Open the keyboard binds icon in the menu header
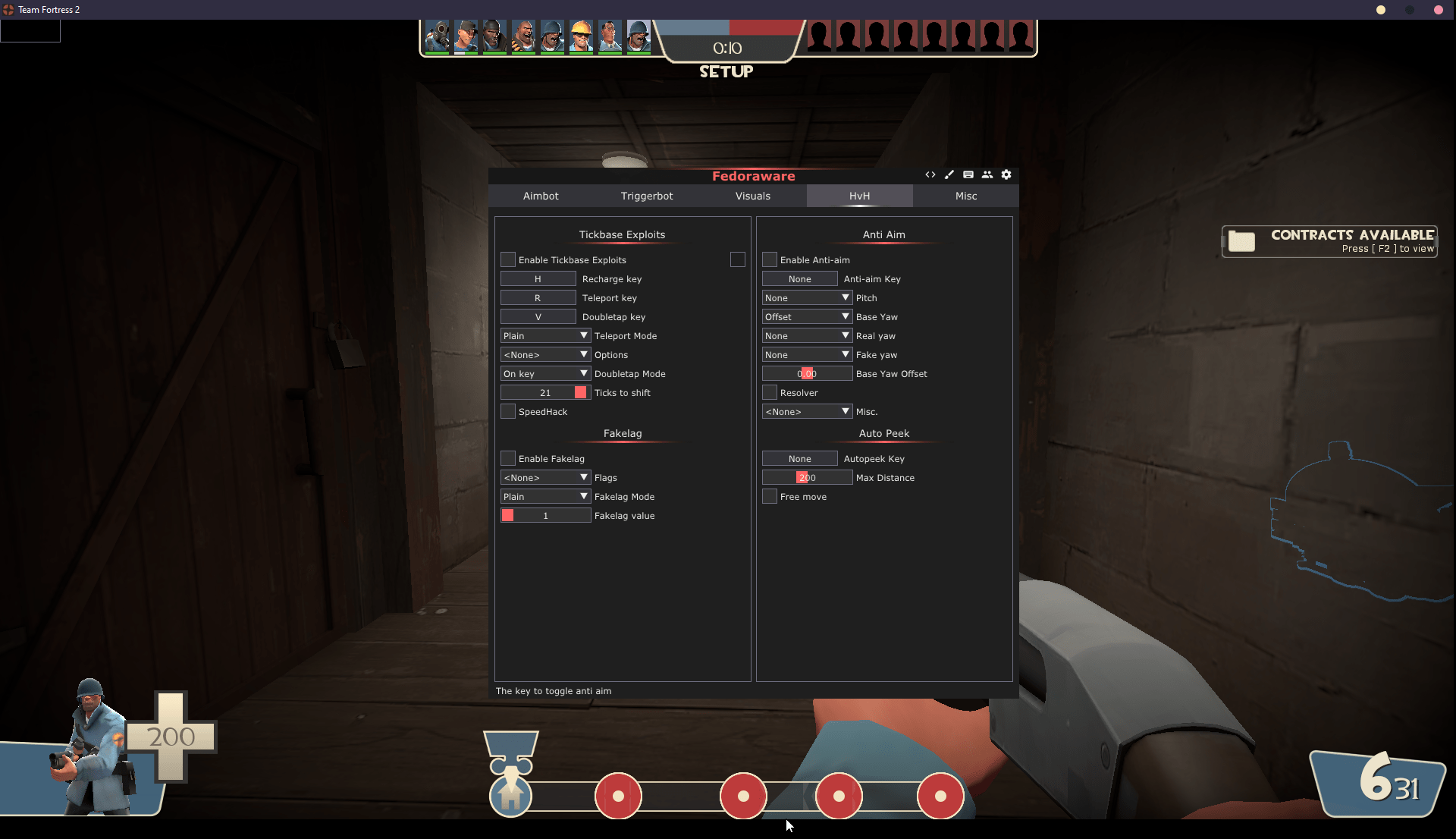The width and height of the screenshot is (1456, 839). 968,174
